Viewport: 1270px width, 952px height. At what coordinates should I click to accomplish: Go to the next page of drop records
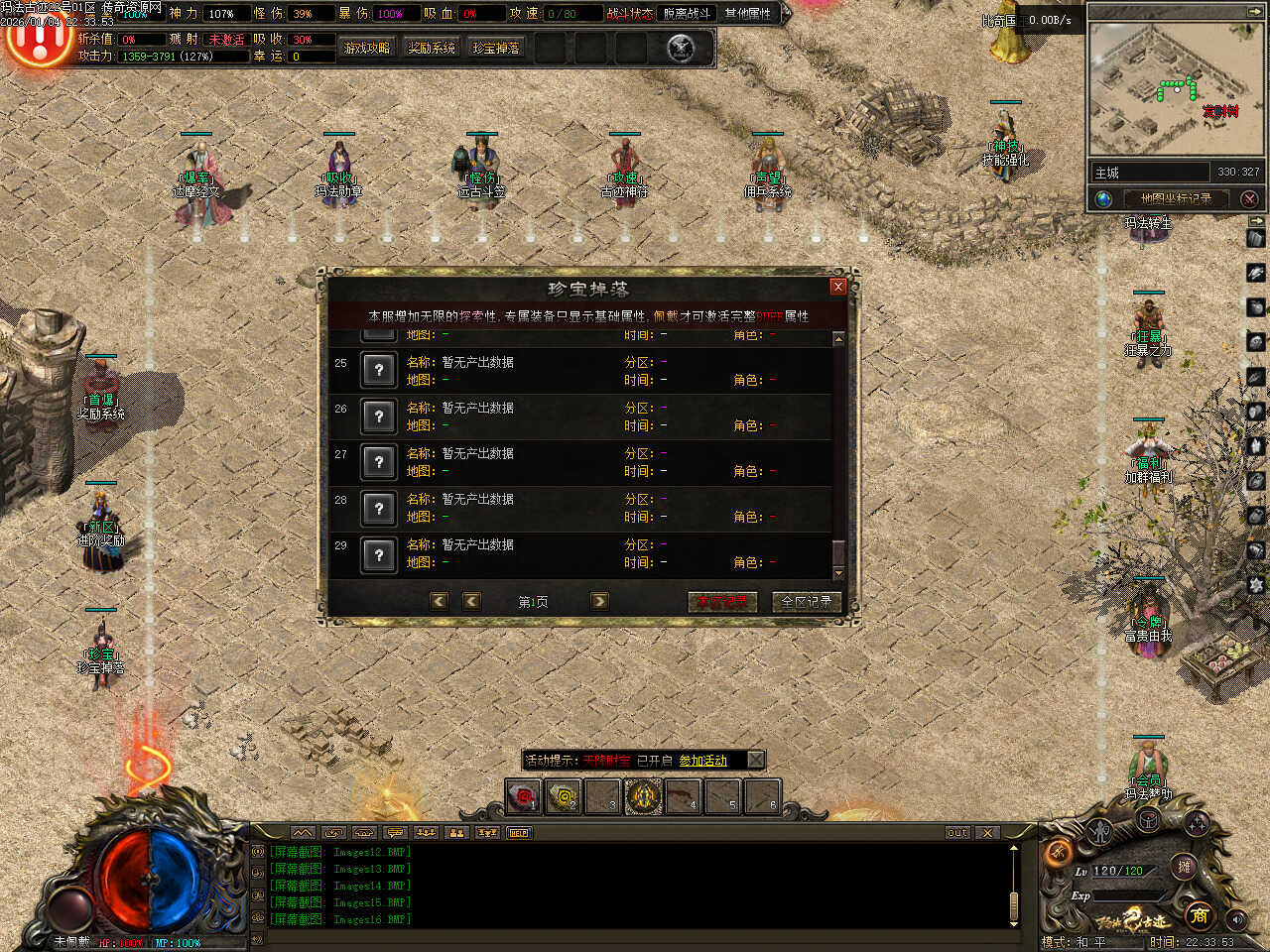click(599, 601)
